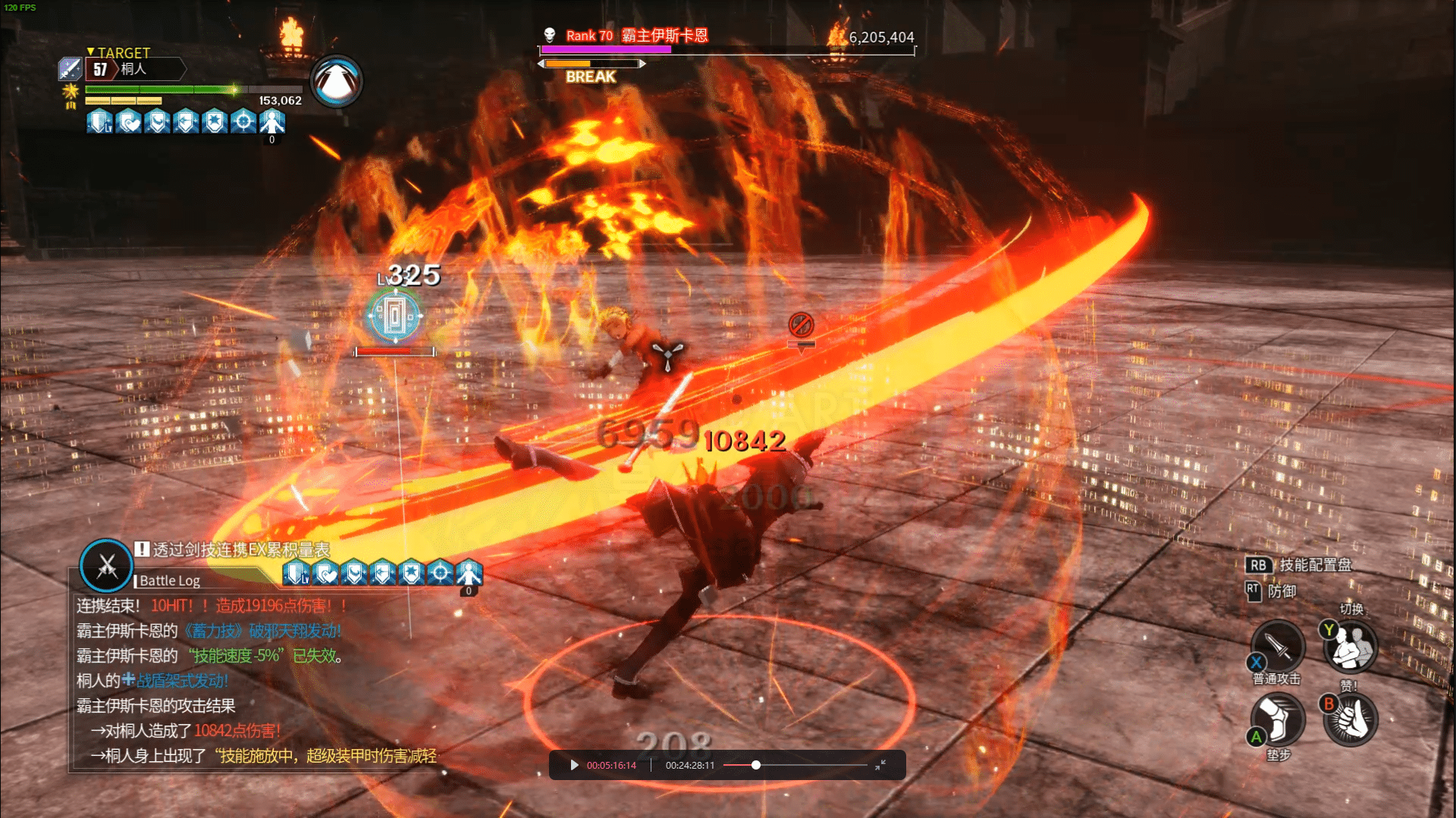1456x818 pixels.
Task: Trigger the 赞! thumbs-up icon
Action: (1351, 719)
